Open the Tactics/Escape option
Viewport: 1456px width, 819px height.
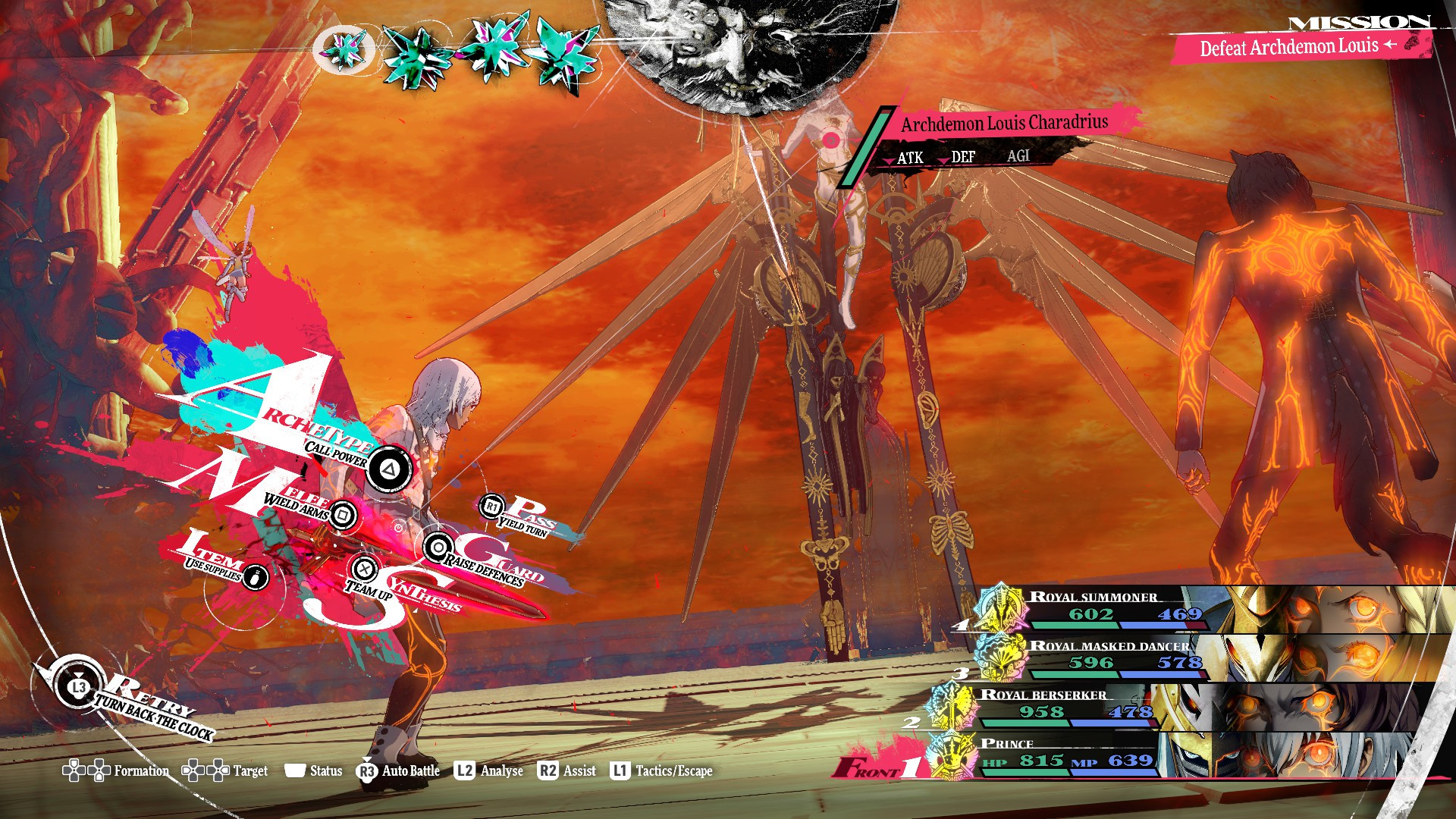coord(661,771)
